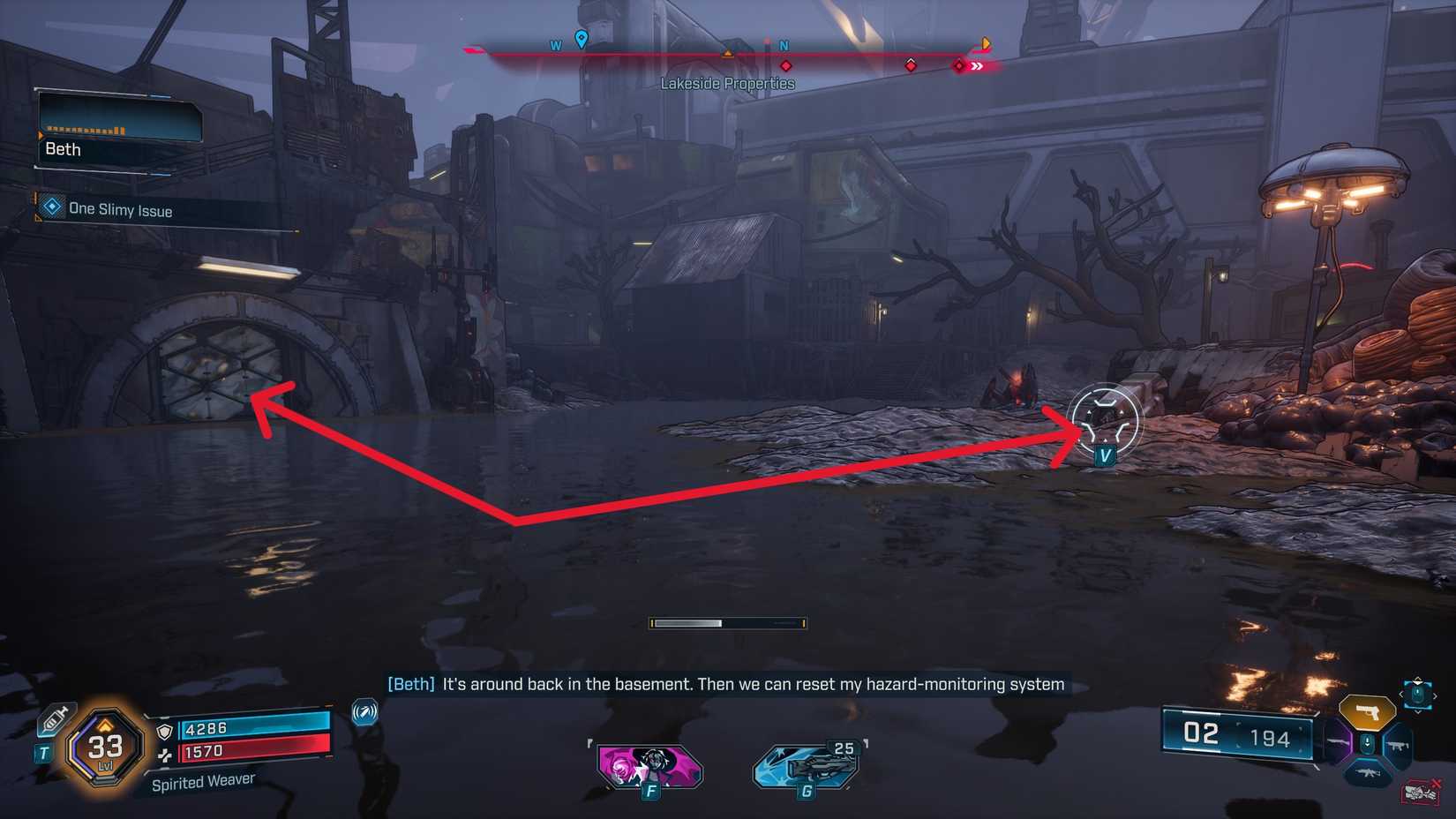Click the red mail notification icon in the corner
The height and width of the screenshot is (819, 1456).
click(1419, 793)
